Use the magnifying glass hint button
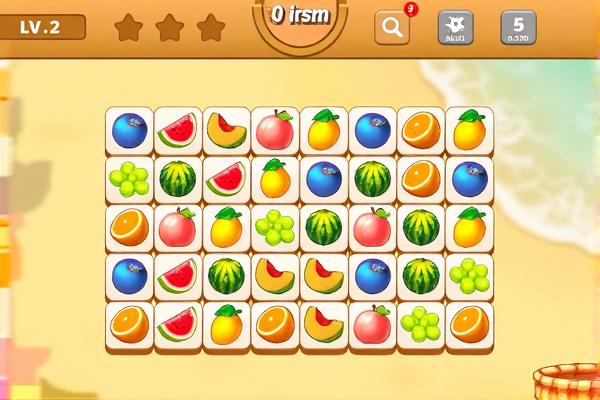Viewport: 600px width, 400px height. click(x=392, y=27)
